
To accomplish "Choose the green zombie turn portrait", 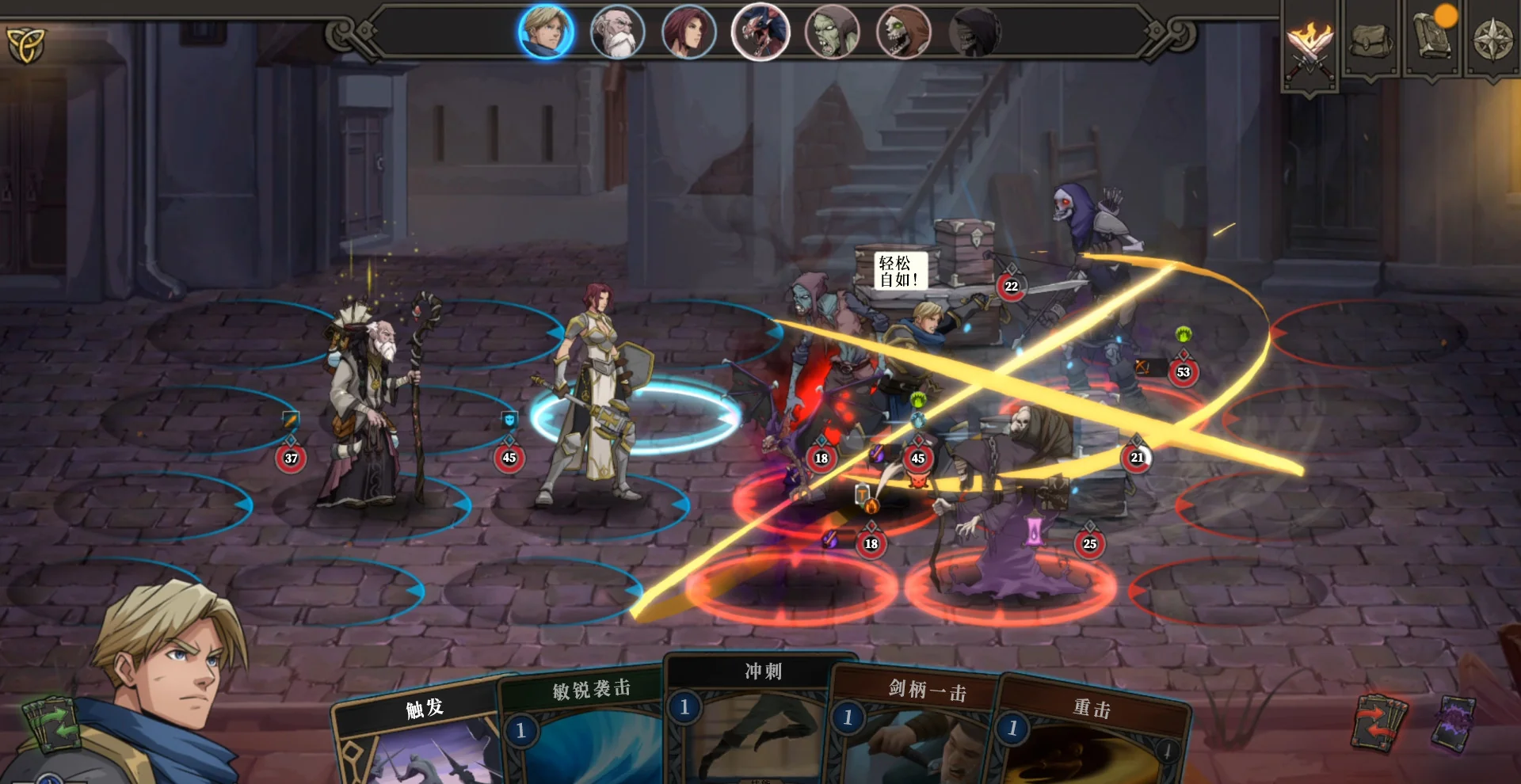I will [832, 32].
